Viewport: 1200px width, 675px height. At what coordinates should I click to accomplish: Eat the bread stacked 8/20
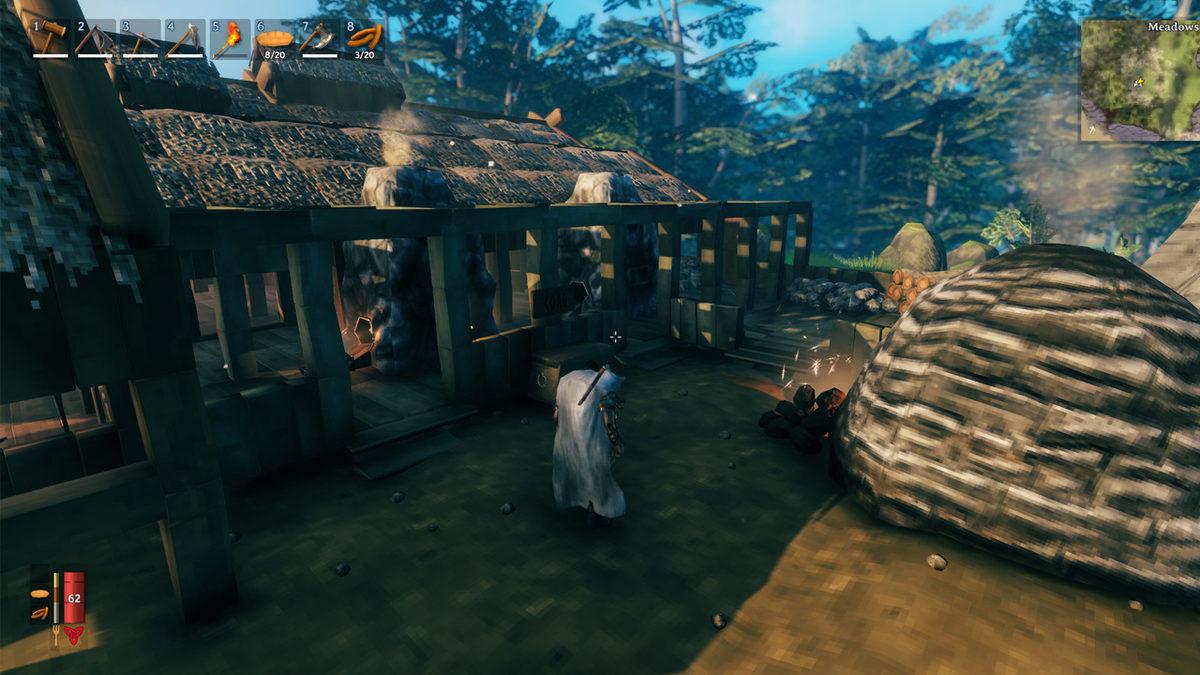click(x=273, y=38)
